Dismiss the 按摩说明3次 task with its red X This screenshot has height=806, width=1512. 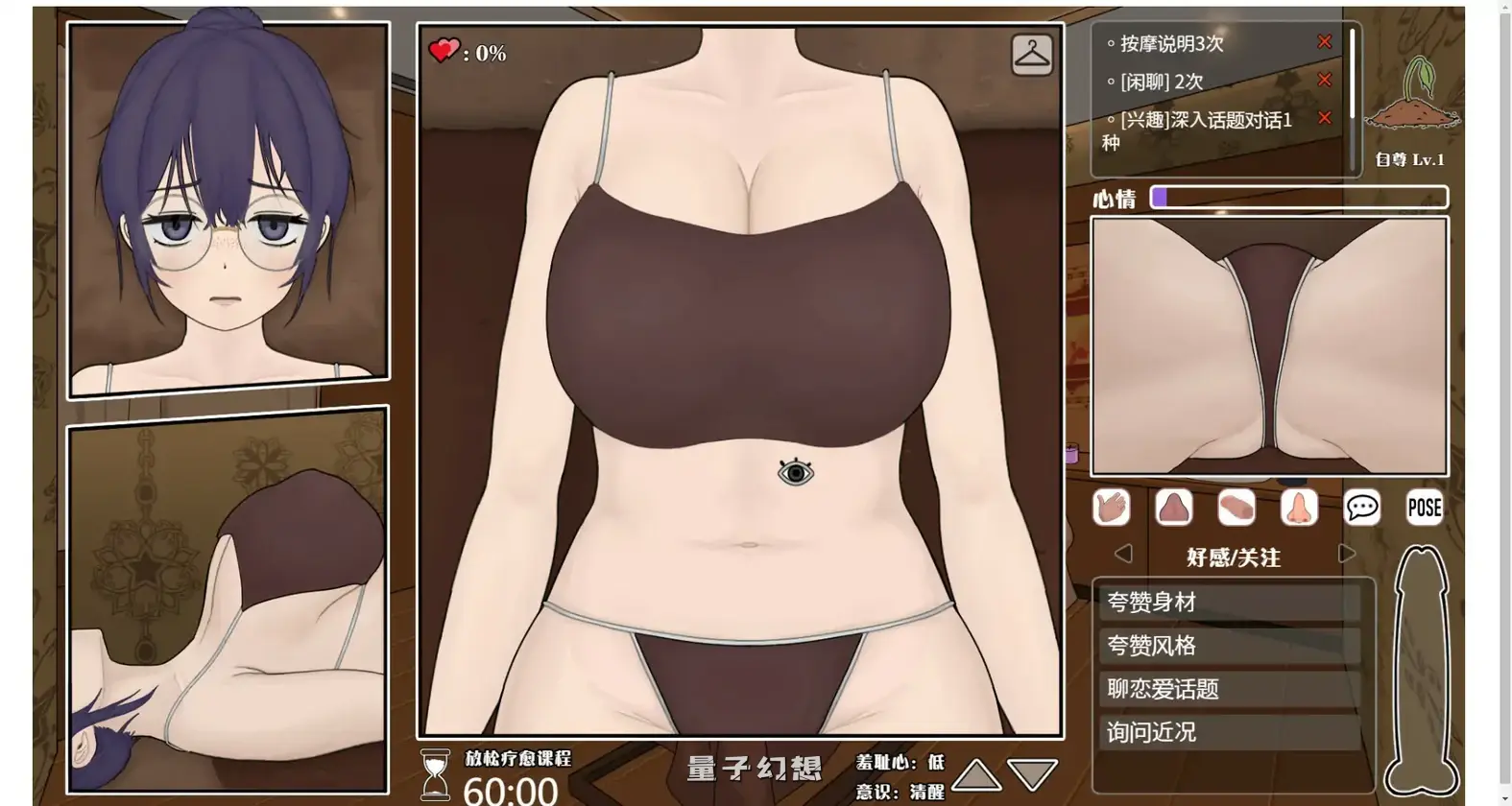coord(1324,41)
